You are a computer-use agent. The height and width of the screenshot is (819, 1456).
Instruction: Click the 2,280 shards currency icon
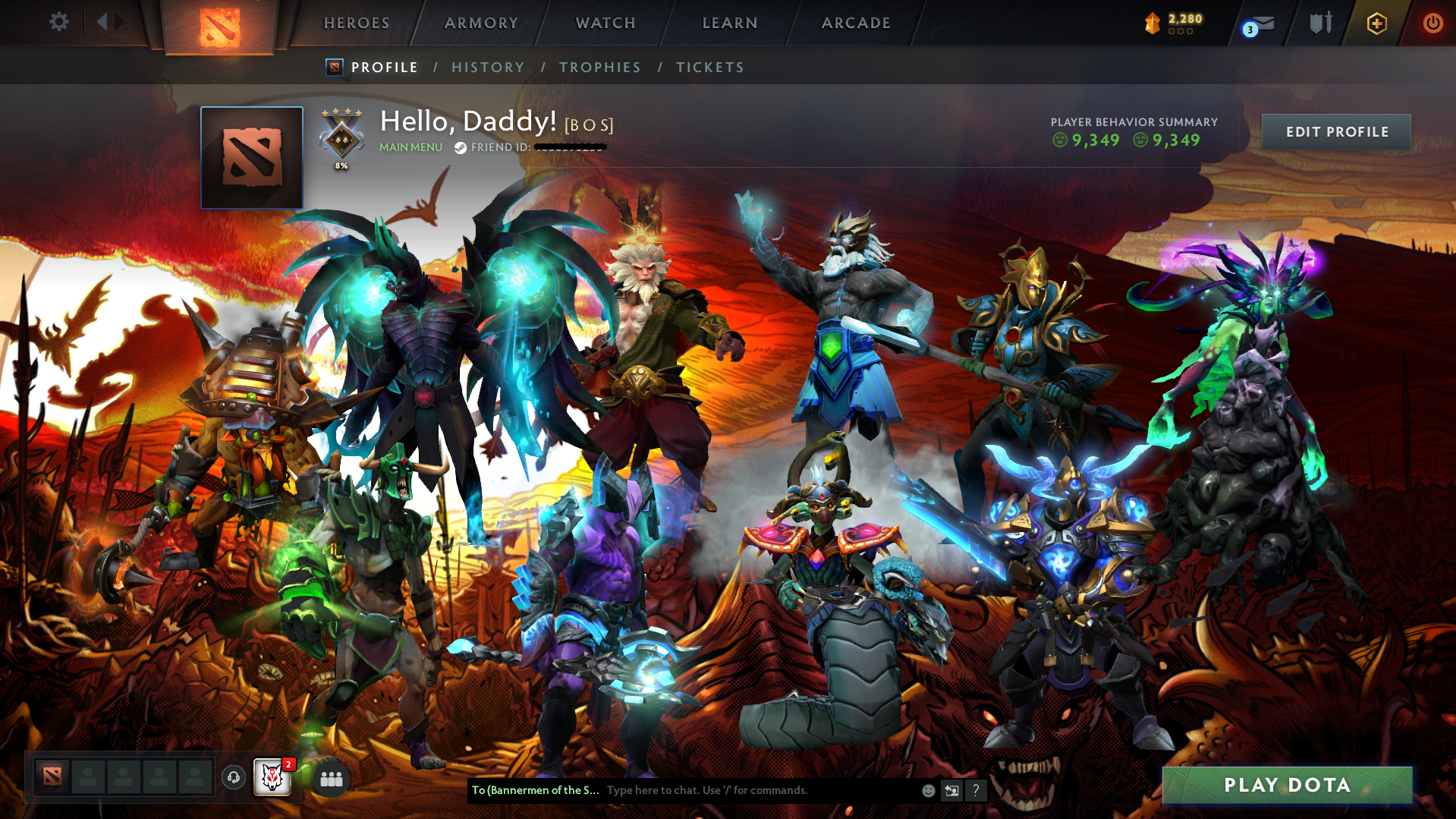[1154, 23]
